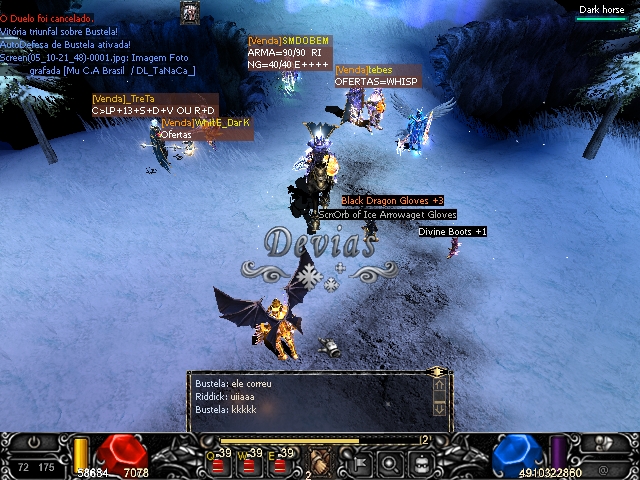Use the potion in the W slot
This screenshot has height=480, width=640.
tap(247, 464)
